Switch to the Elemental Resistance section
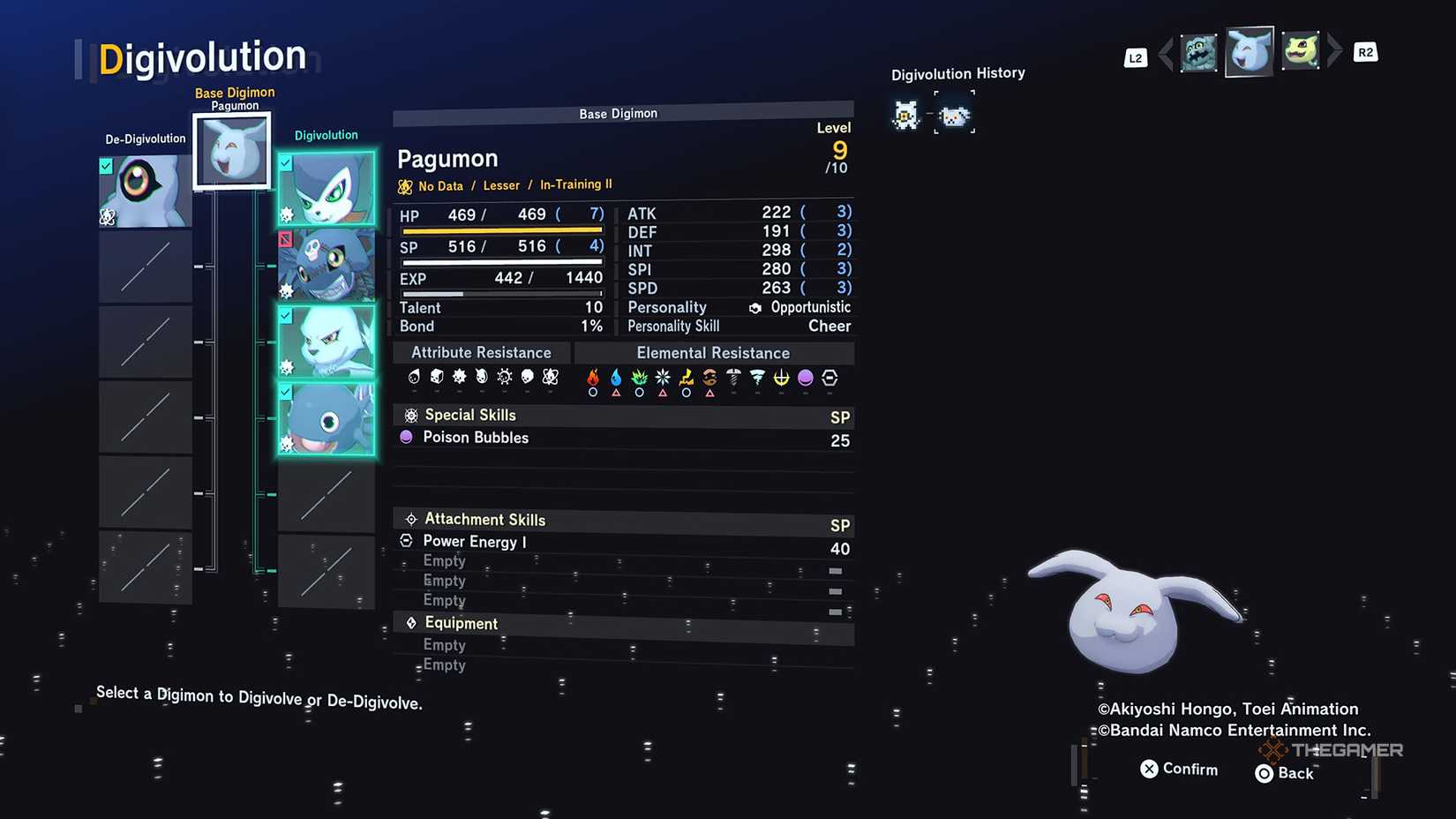1456x819 pixels. 714,352
